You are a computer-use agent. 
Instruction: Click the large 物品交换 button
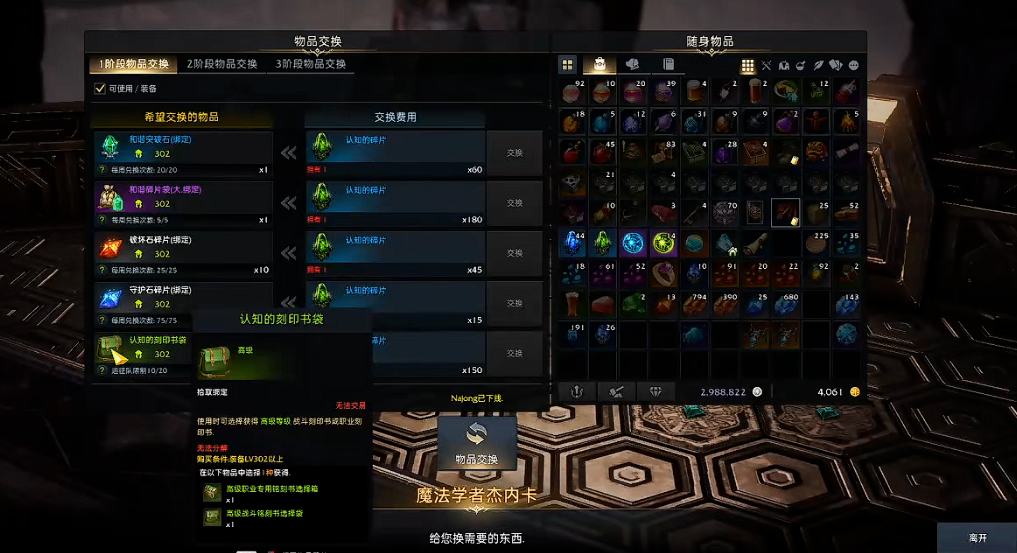(x=477, y=443)
